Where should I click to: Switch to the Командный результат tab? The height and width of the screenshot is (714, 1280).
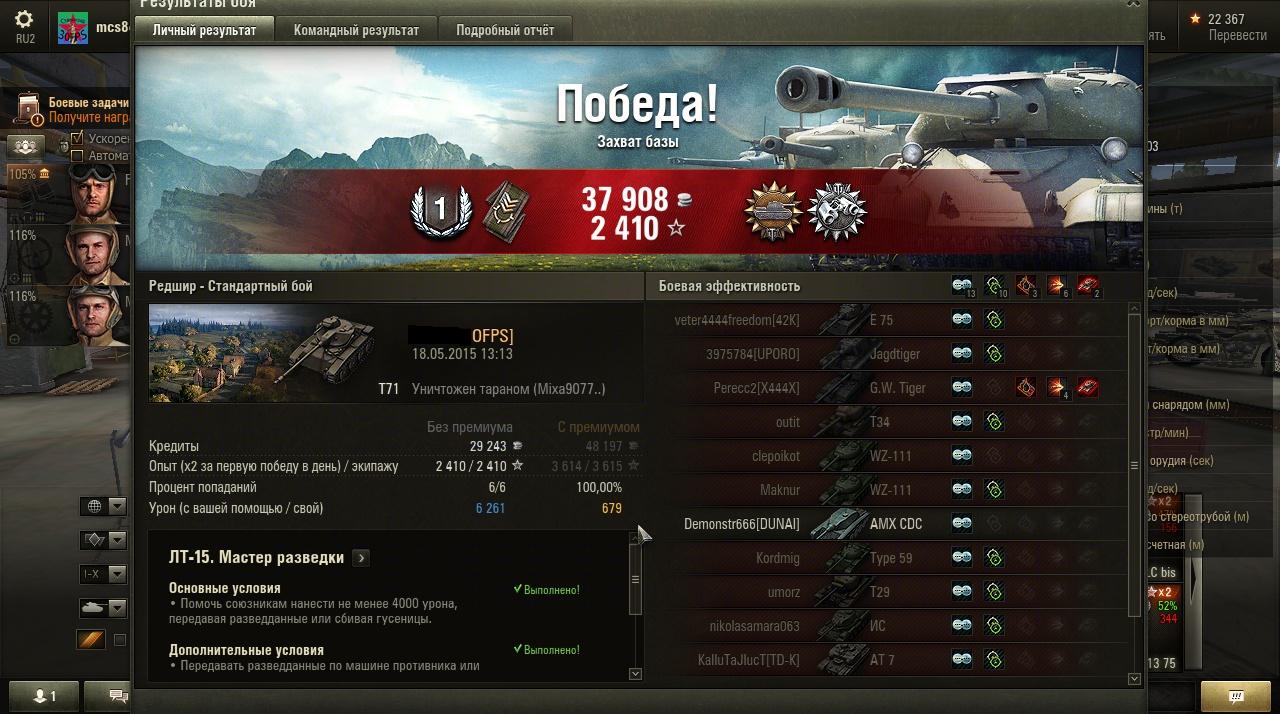pyautogui.click(x=356, y=30)
